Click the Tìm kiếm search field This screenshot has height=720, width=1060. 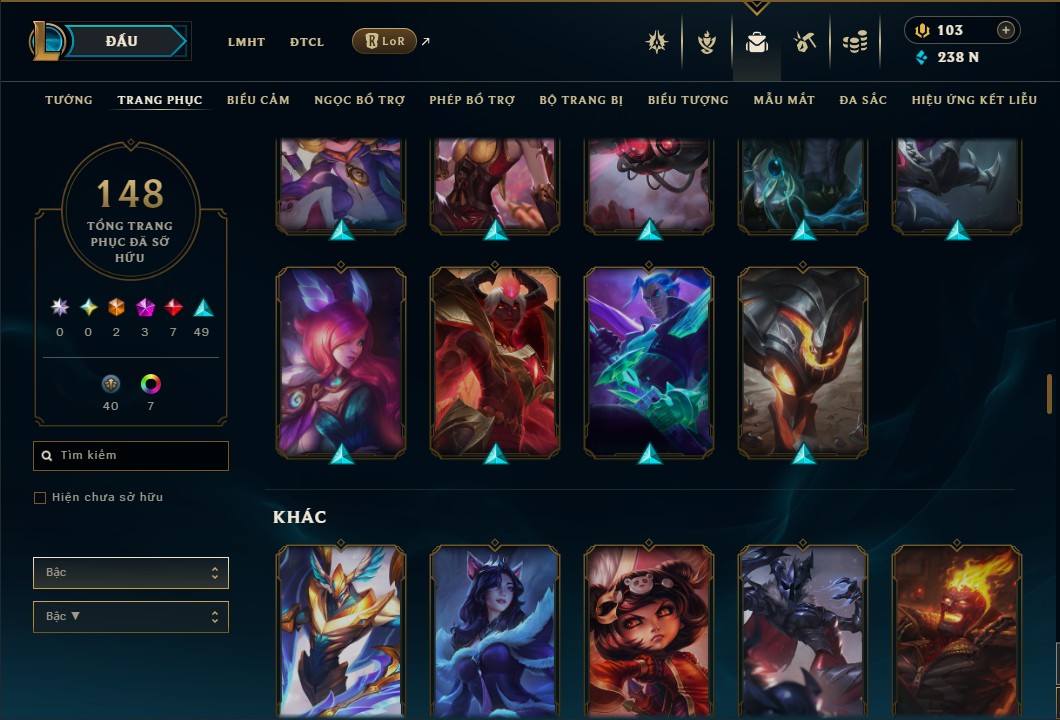click(x=131, y=456)
